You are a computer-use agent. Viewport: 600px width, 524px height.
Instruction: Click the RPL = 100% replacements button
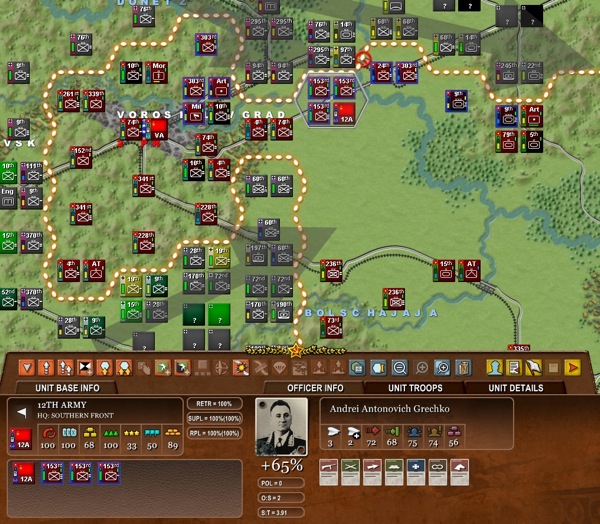212,434
